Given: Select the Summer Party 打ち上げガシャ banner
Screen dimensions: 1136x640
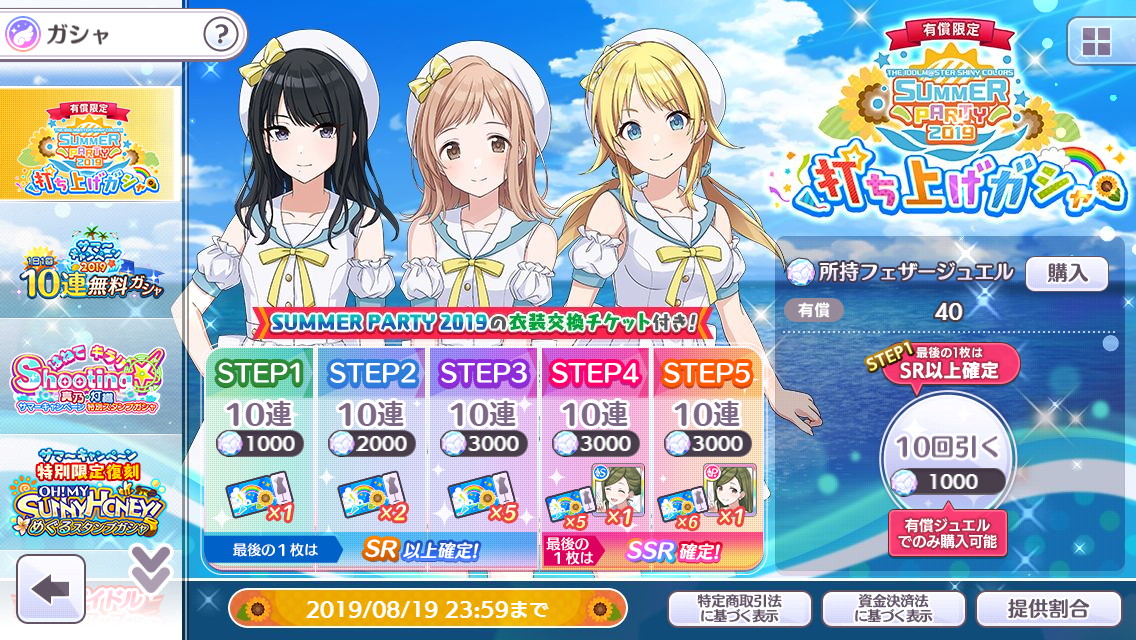Looking at the screenshot, I should [90, 144].
